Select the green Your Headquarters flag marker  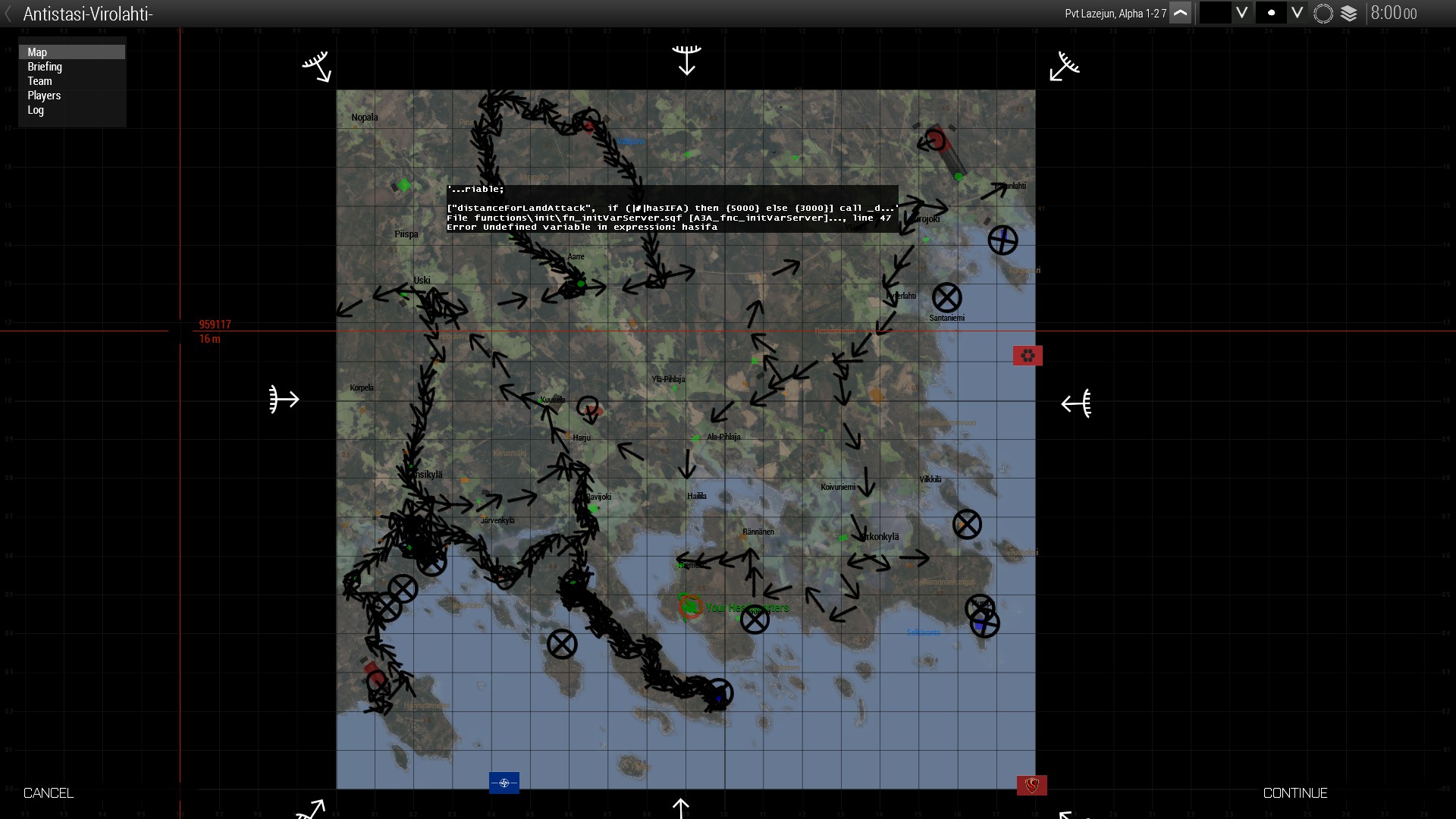coord(691,607)
